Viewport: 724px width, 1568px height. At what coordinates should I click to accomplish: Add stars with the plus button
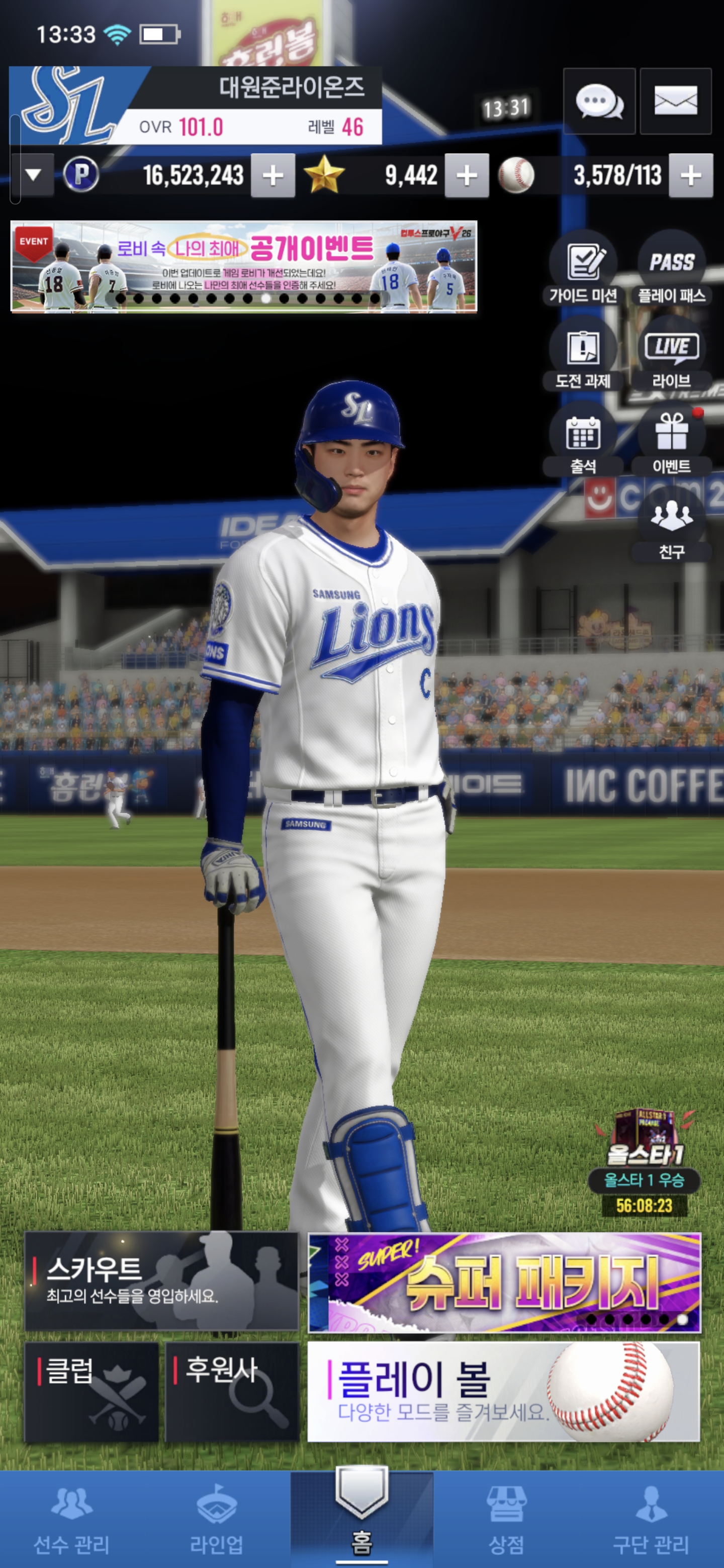467,176
